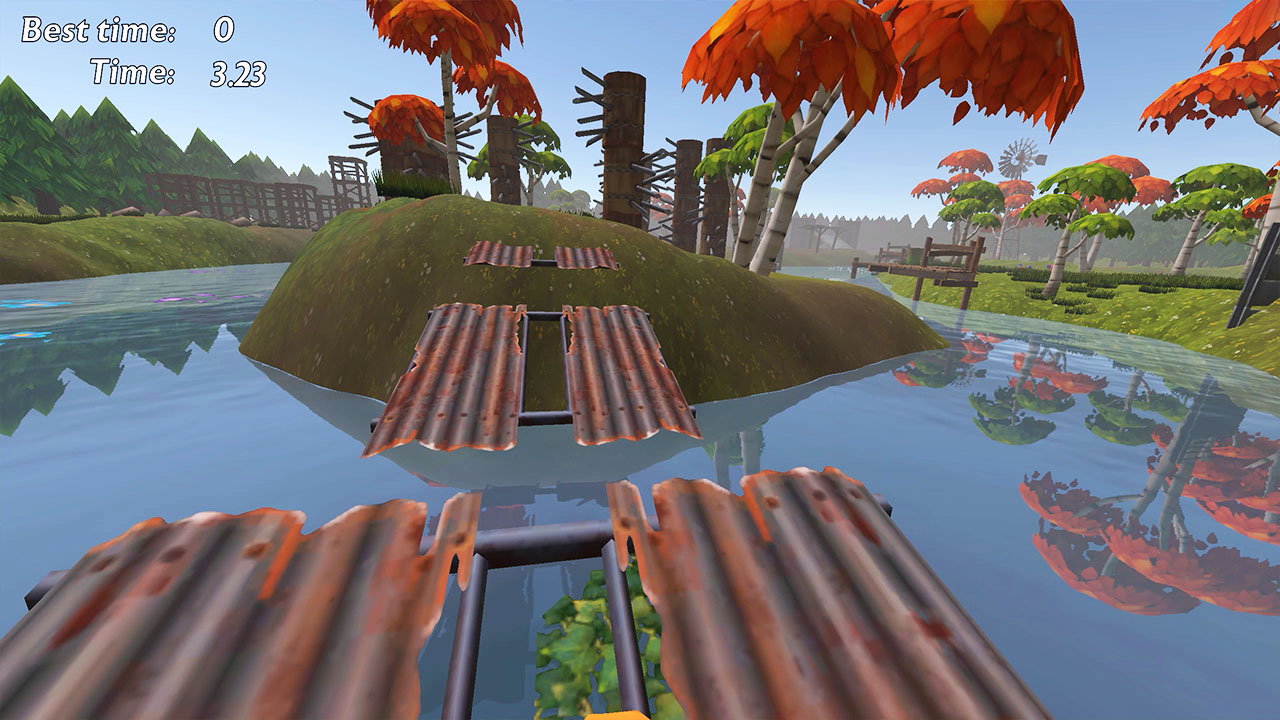1280x720 pixels.
Task: Click the spiky wooden log pillar
Action: click(620, 130)
